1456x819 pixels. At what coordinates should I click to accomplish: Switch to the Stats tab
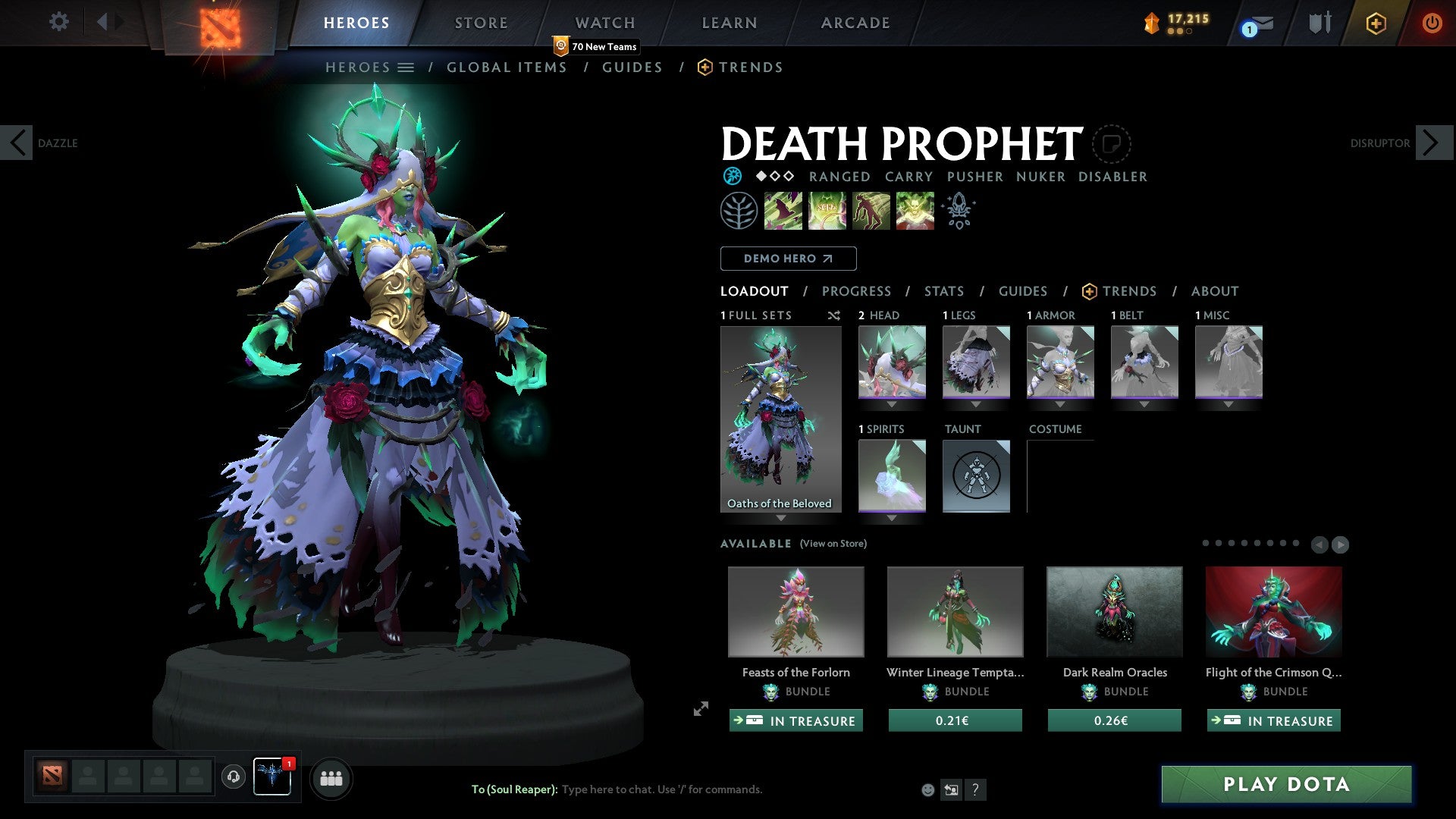(943, 291)
